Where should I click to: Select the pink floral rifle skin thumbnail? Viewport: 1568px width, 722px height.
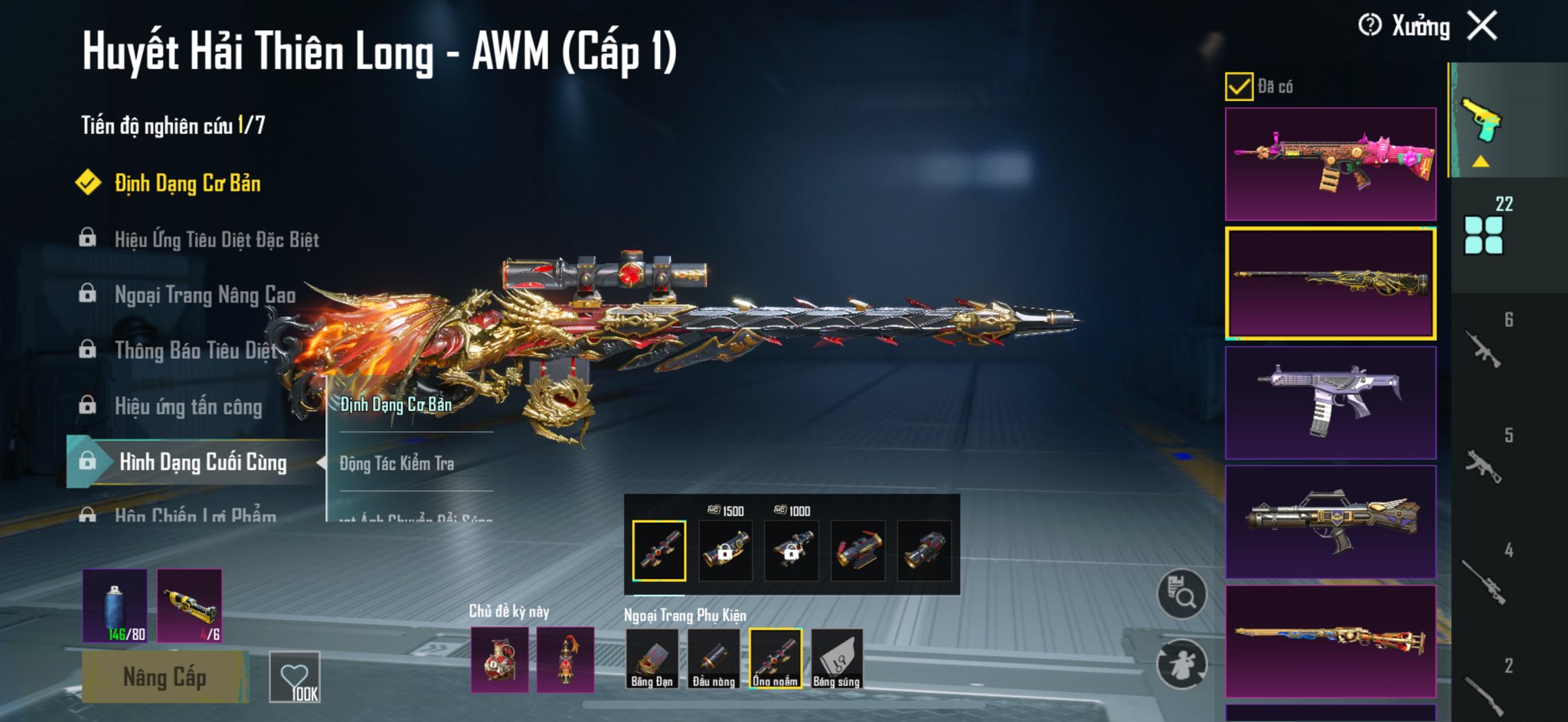(1331, 164)
